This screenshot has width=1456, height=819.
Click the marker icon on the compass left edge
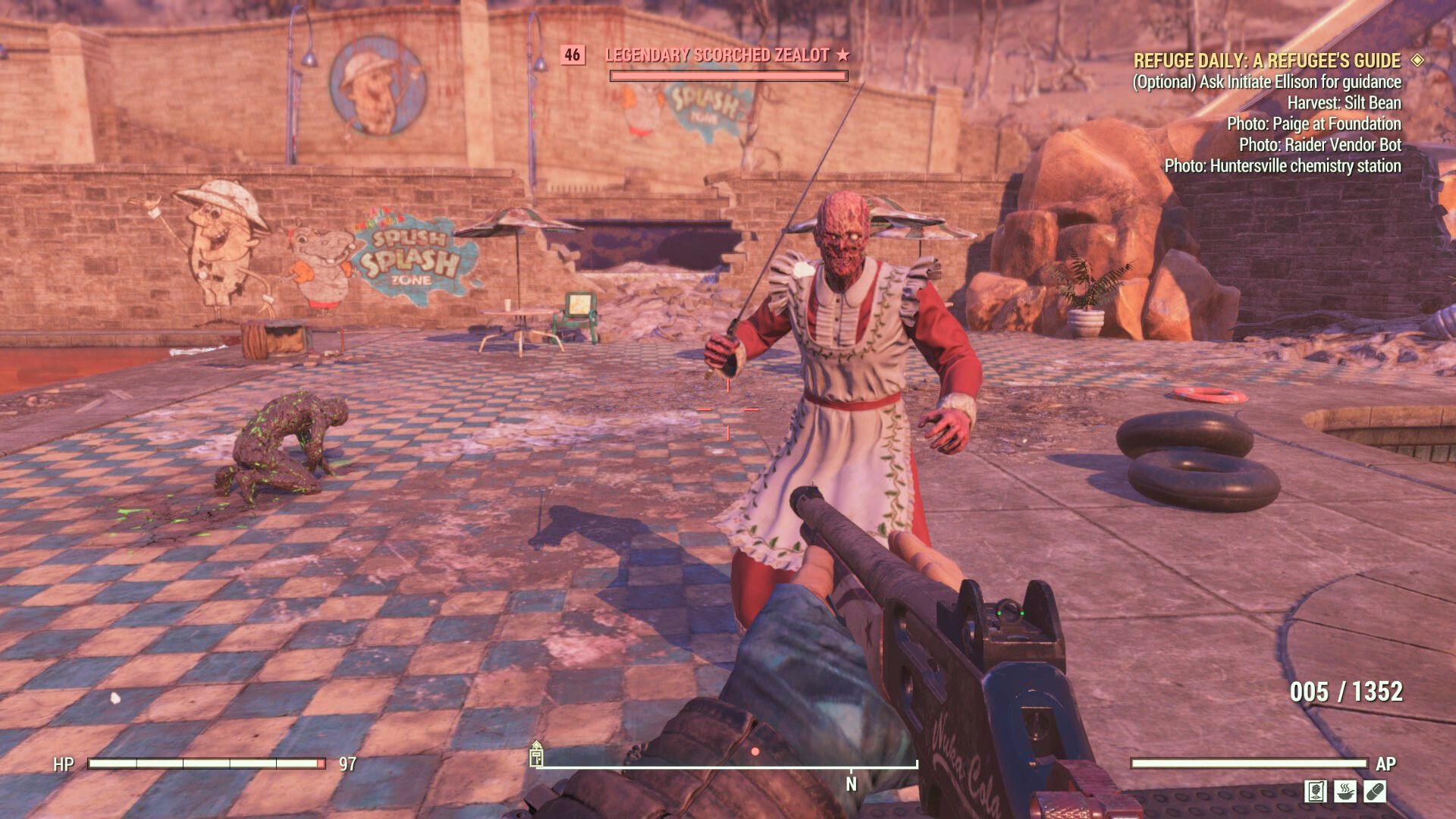click(x=538, y=758)
